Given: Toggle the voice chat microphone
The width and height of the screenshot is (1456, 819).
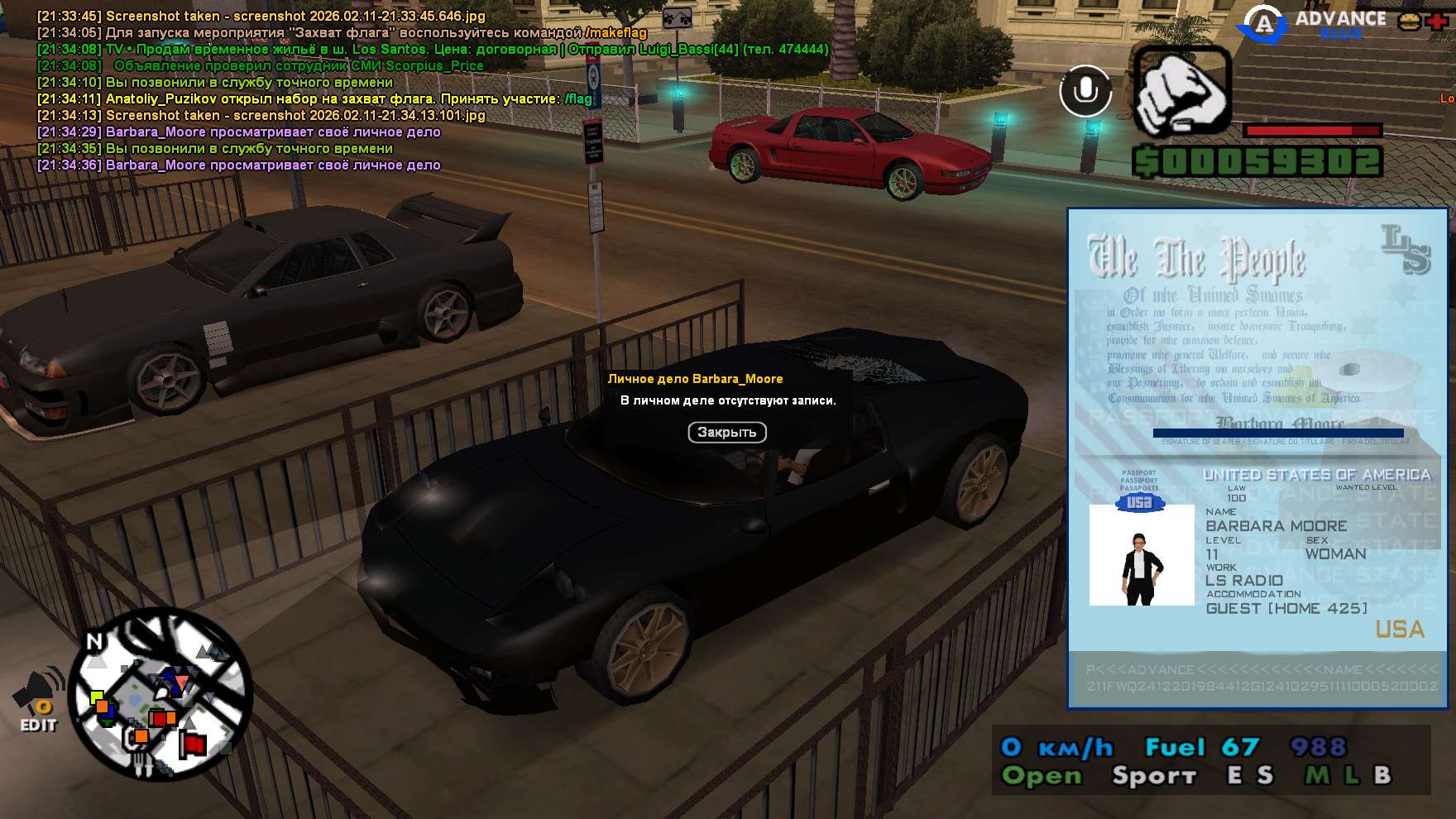Looking at the screenshot, I should point(1085,91).
